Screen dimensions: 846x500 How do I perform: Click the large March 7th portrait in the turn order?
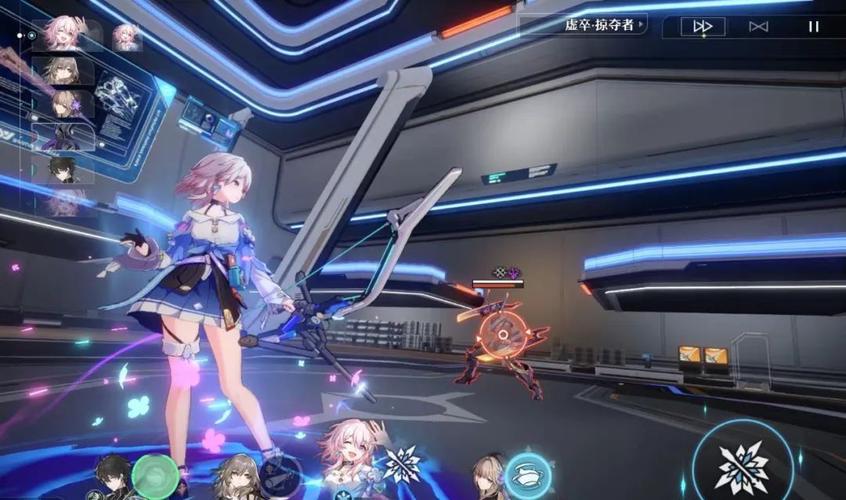62,34
